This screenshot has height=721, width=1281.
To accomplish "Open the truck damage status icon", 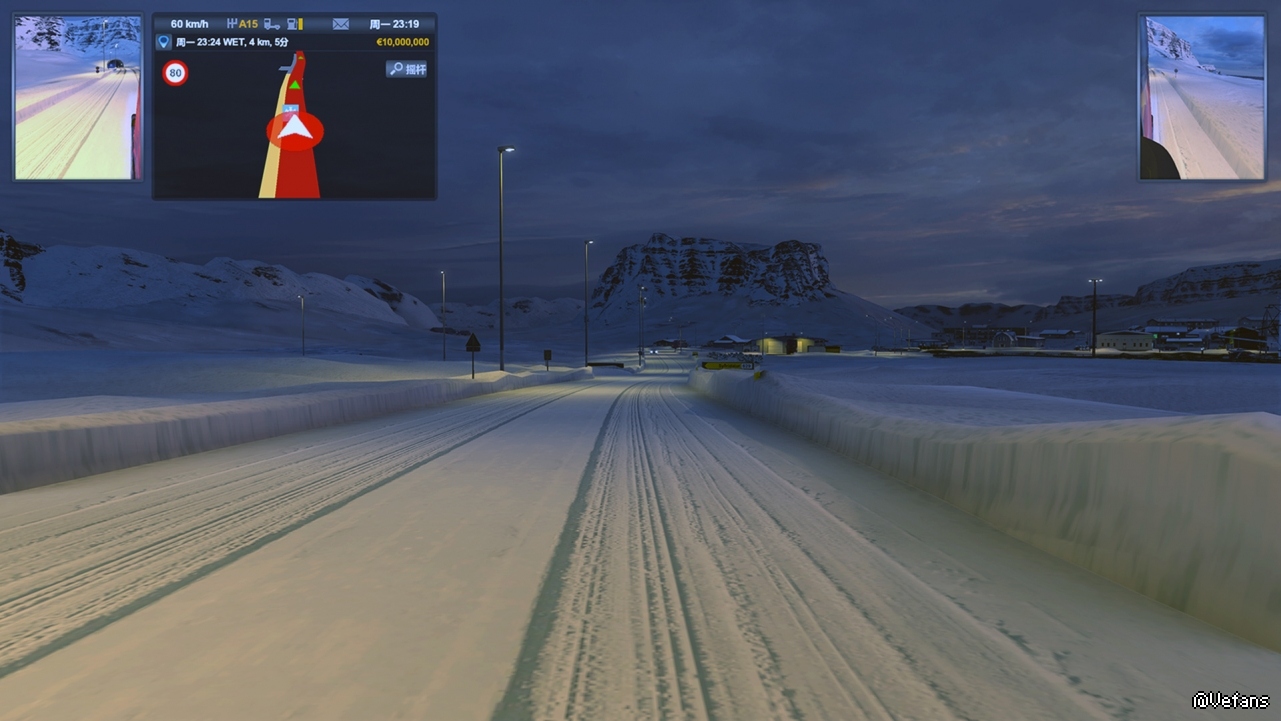I will pos(271,24).
